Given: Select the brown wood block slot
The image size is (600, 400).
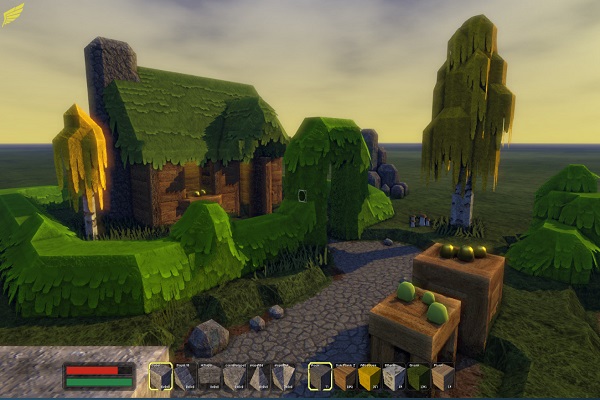Looking at the screenshot, I should (x=345, y=376).
